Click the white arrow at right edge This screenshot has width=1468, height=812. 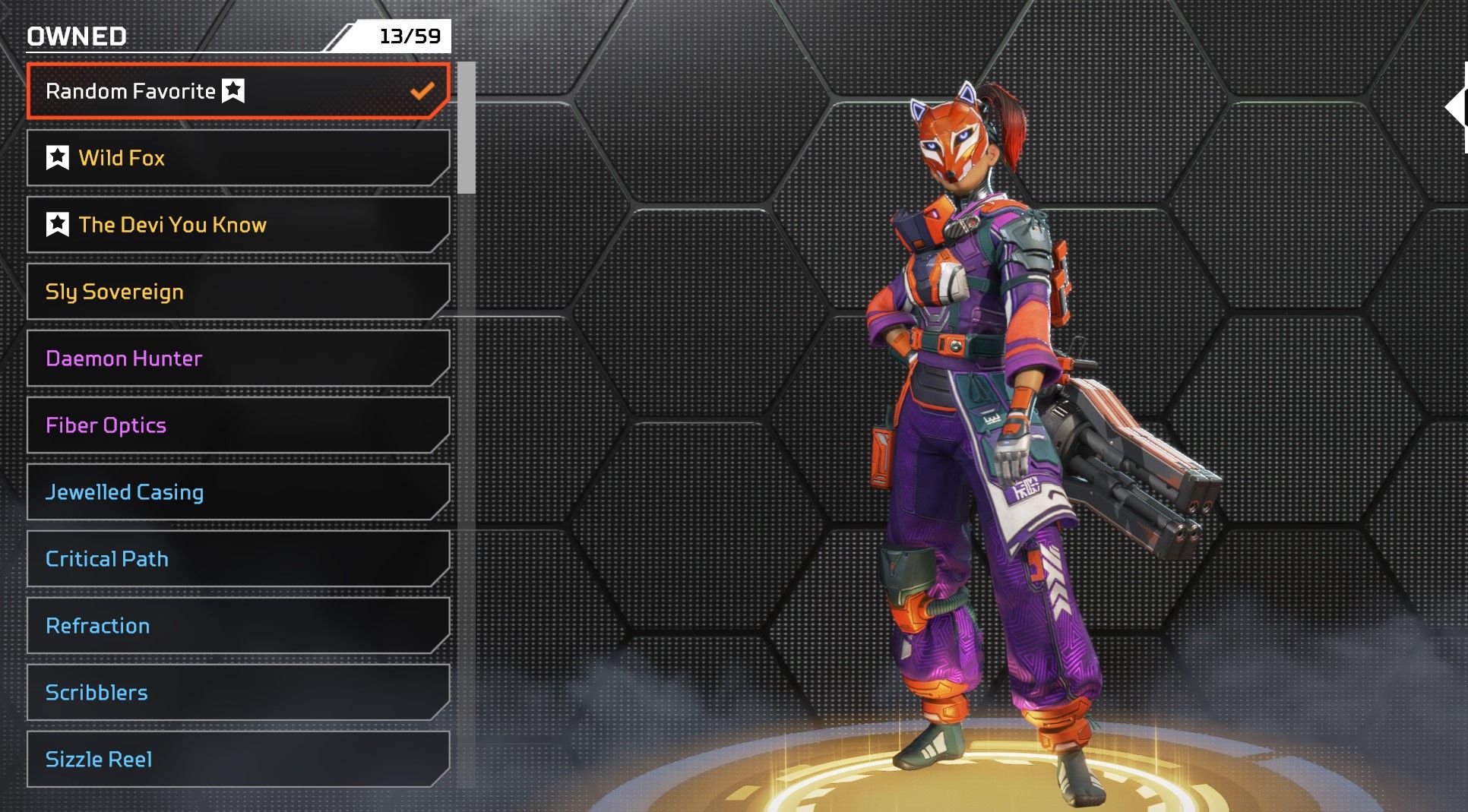pyautogui.click(x=1456, y=108)
